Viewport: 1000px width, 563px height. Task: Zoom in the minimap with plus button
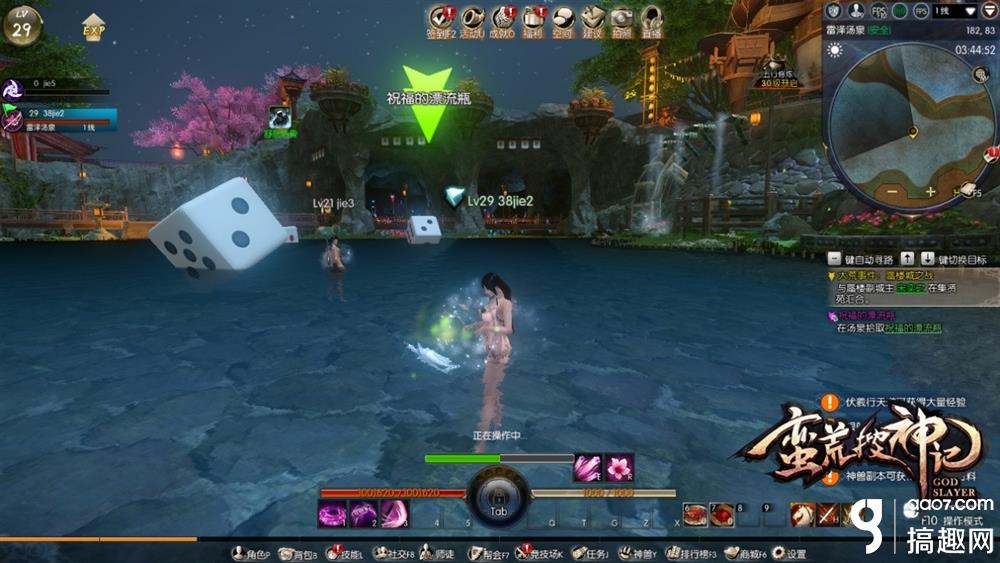[x=930, y=191]
